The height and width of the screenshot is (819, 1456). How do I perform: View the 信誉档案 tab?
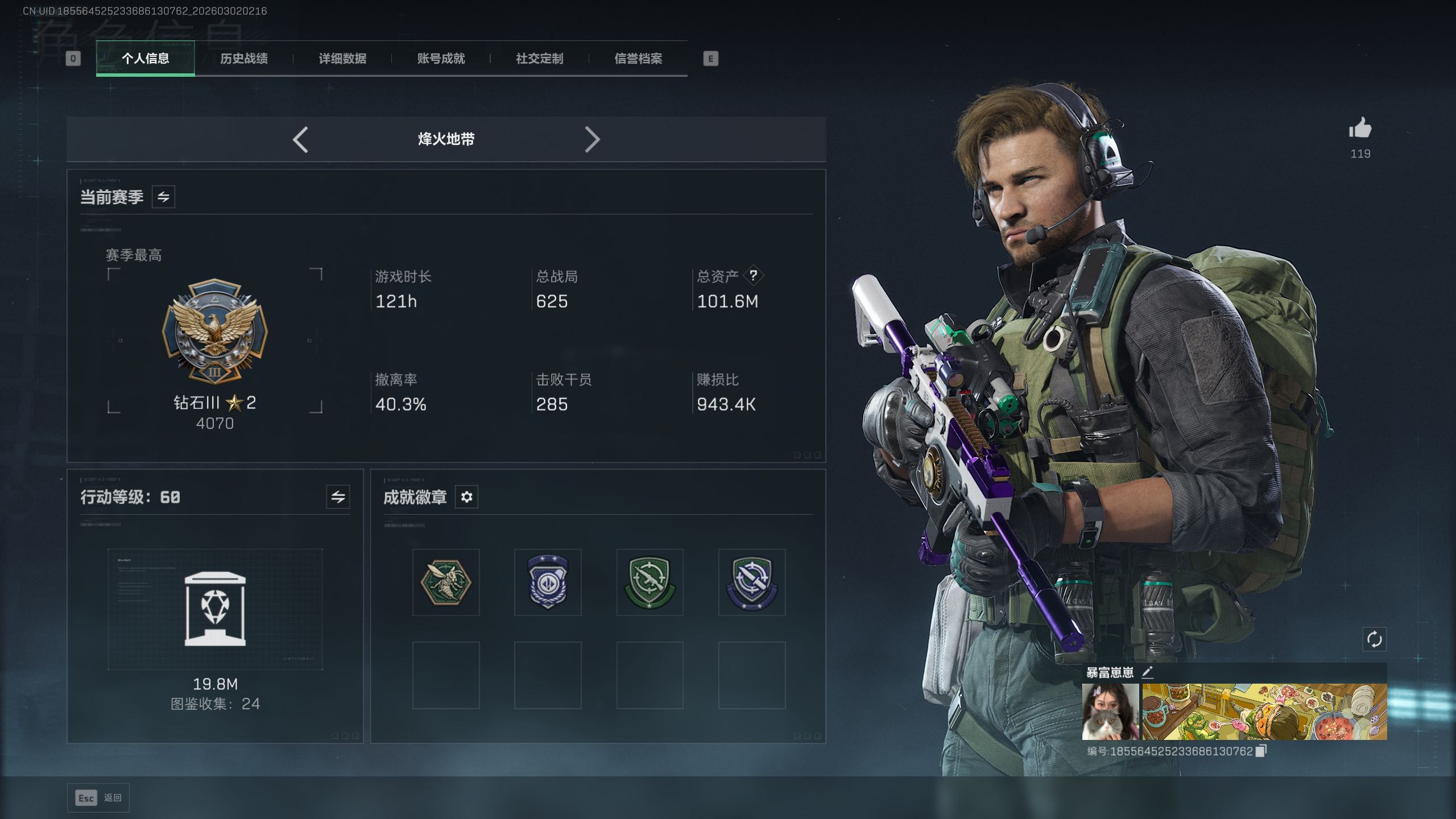tap(638, 59)
